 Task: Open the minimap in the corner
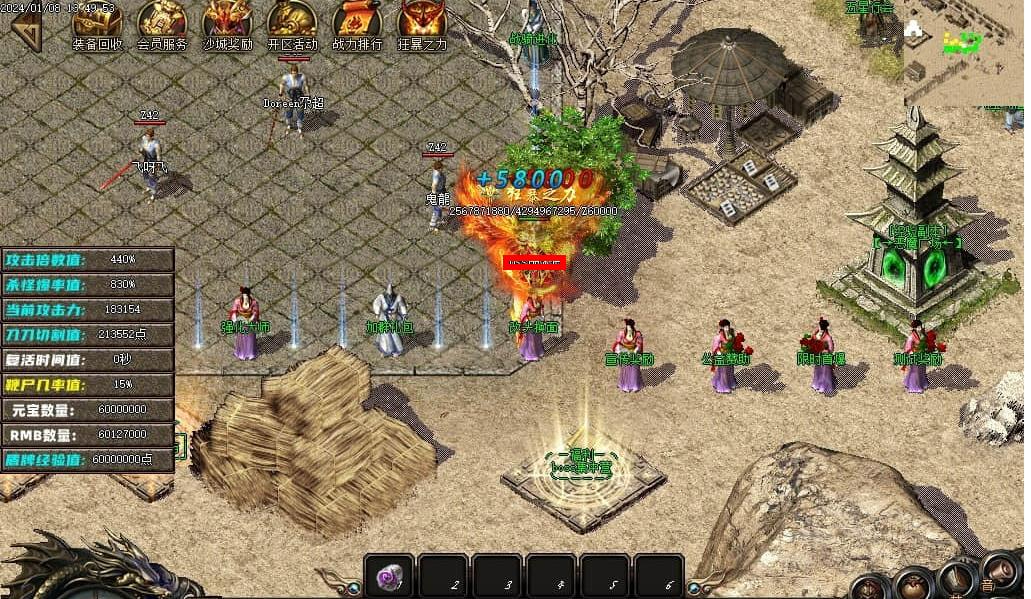[963, 52]
